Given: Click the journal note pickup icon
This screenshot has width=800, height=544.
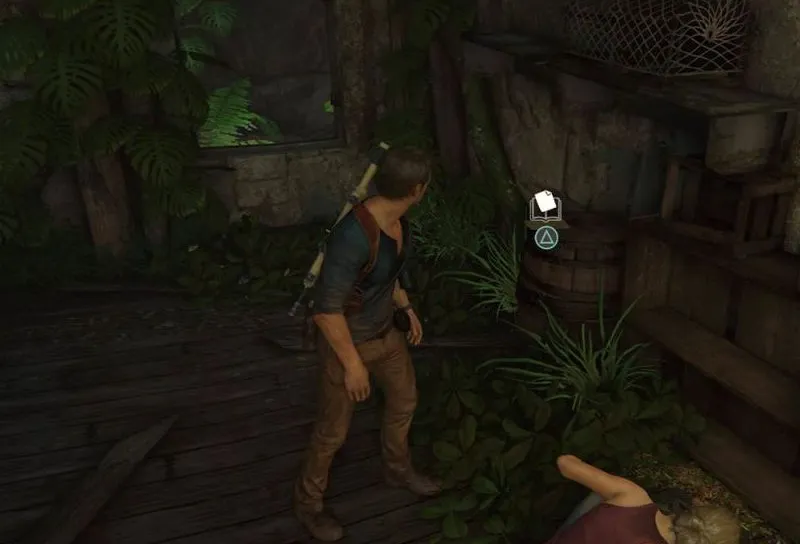Looking at the screenshot, I should point(545,206).
